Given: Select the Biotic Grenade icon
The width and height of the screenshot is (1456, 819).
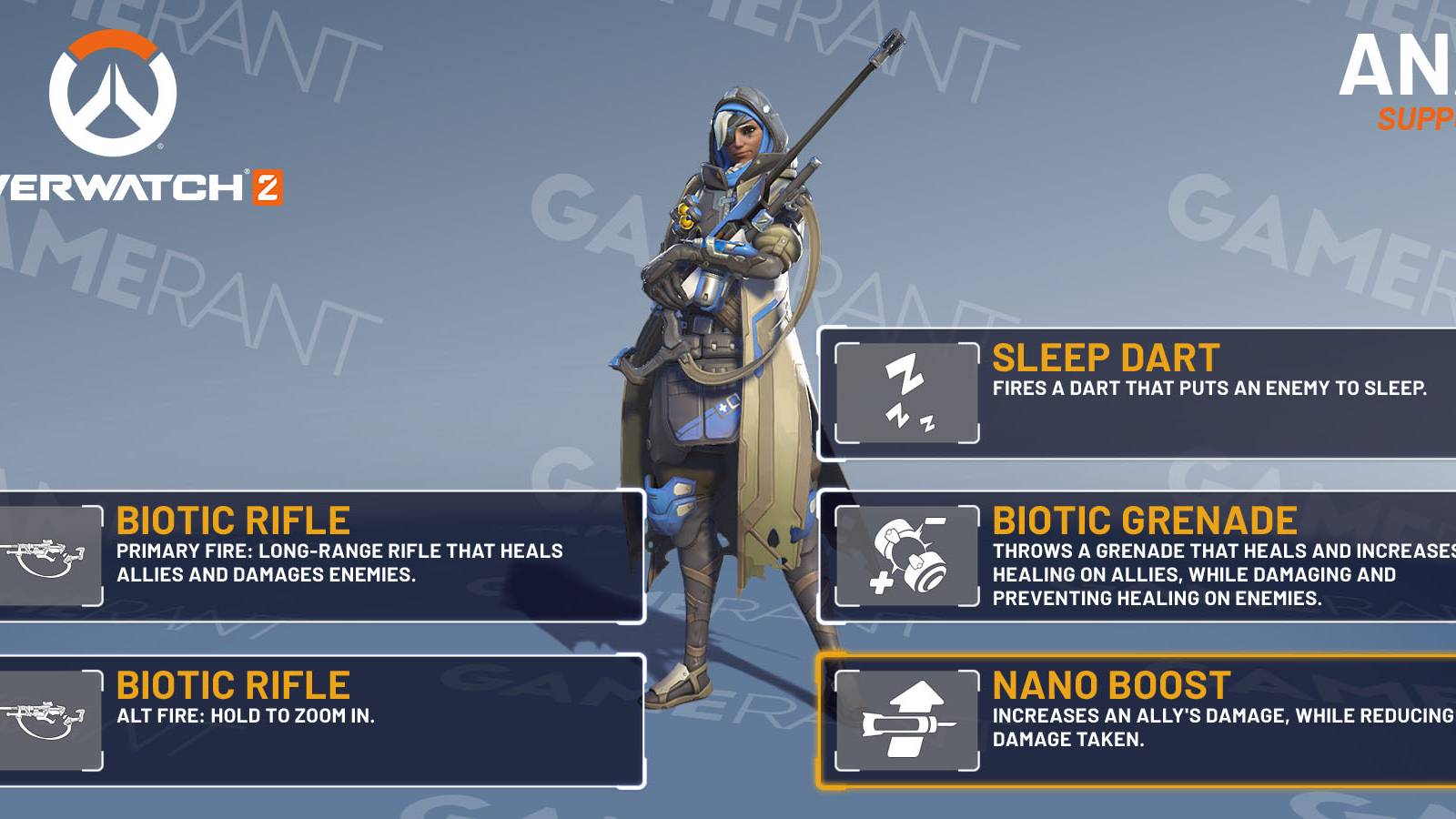Looking at the screenshot, I should (x=910, y=557).
